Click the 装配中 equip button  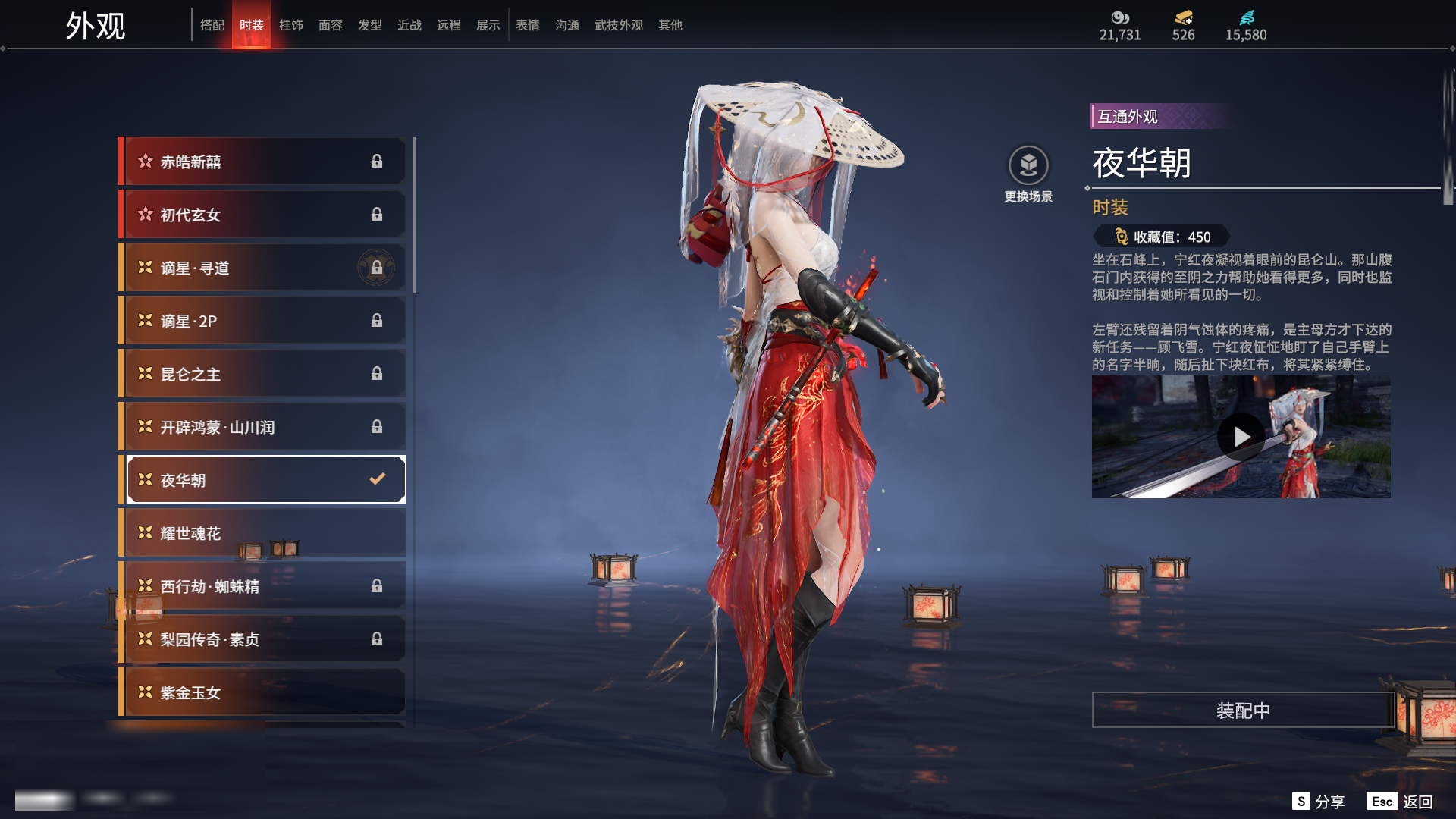(1243, 711)
